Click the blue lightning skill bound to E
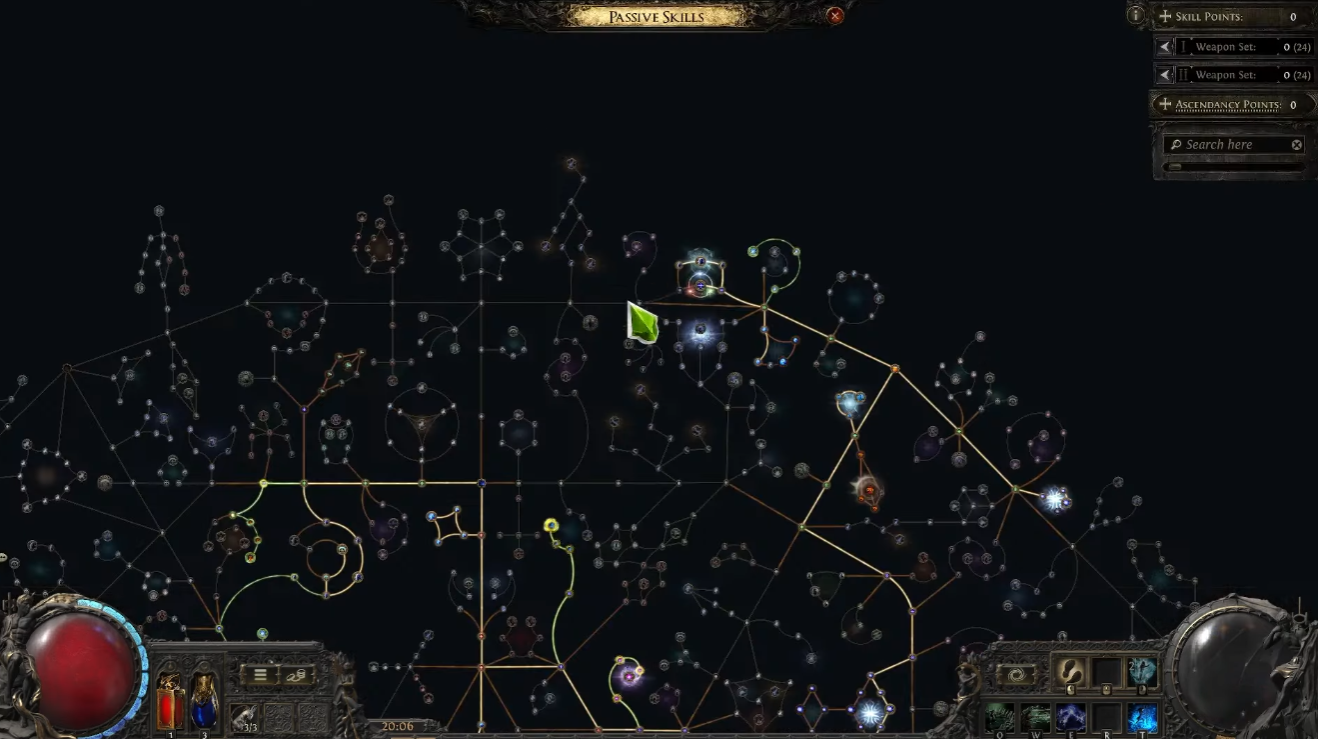 pyautogui.click(x=1070, y=716)
